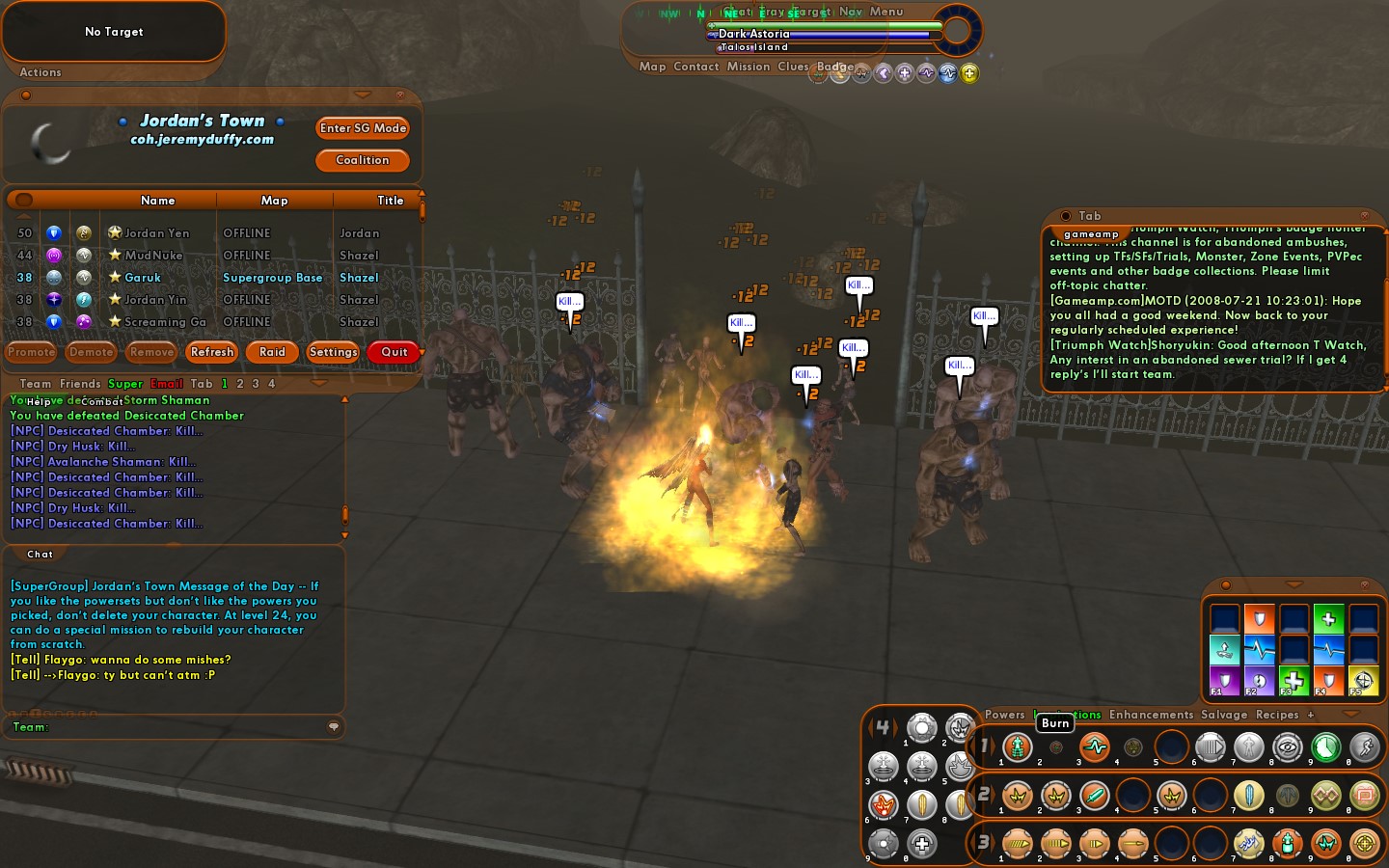Open the Recipes list
Screen dimensions: 1389x868
1277,715
